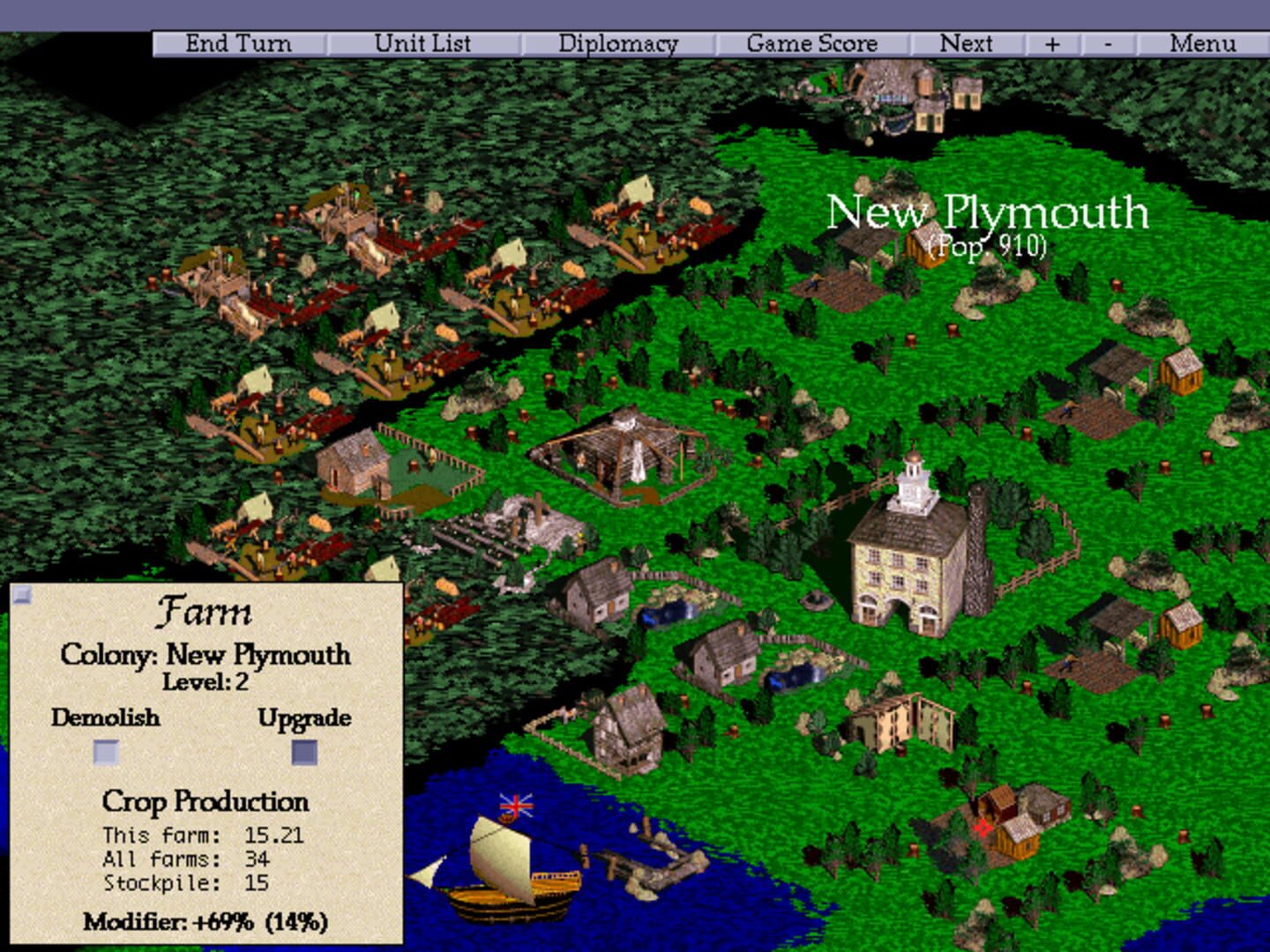Click the New Plymouth colony name label
This screenshot has width=1270, height=952.
[988, 212]
